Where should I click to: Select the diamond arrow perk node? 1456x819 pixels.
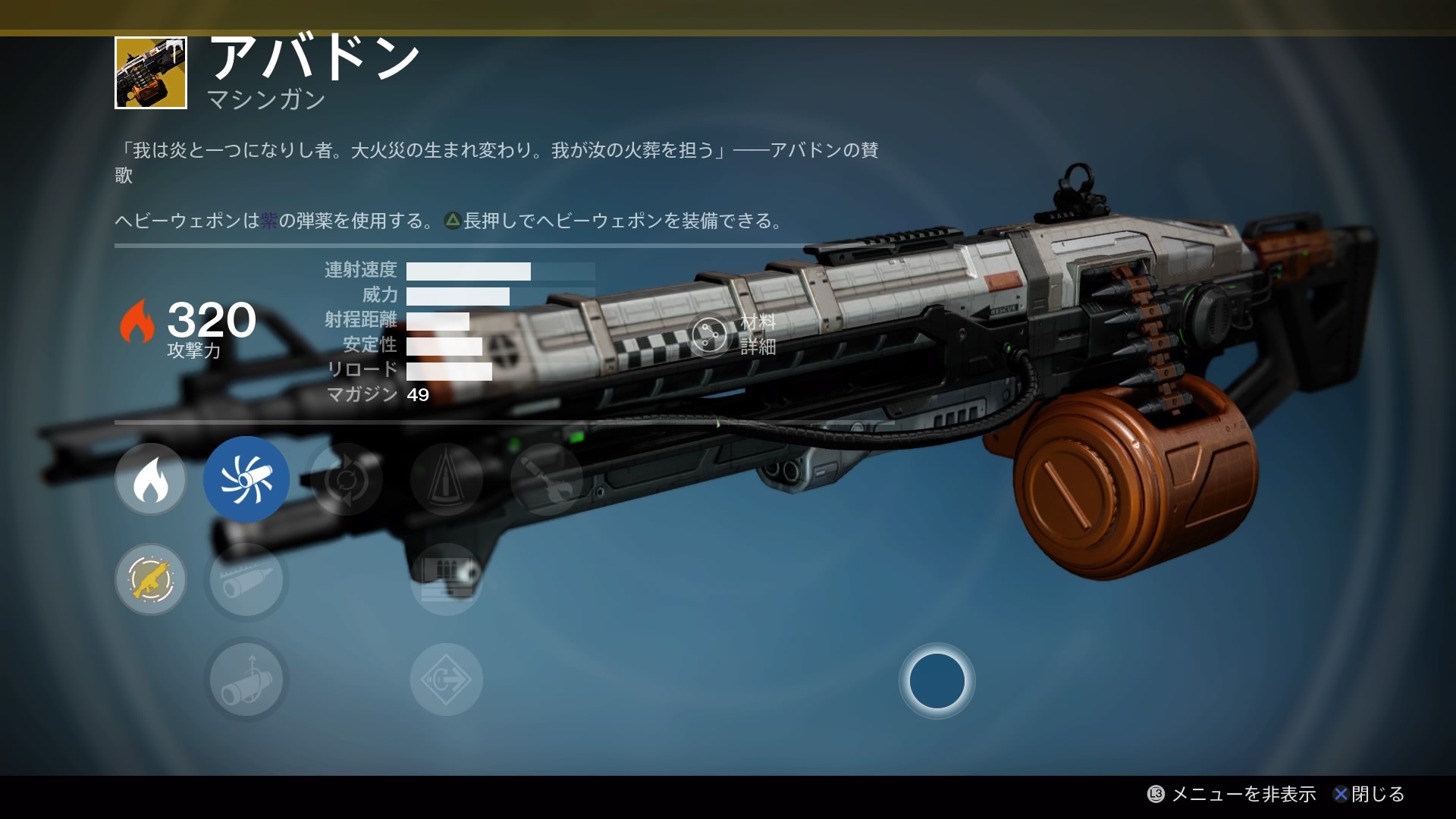point(447,680)
